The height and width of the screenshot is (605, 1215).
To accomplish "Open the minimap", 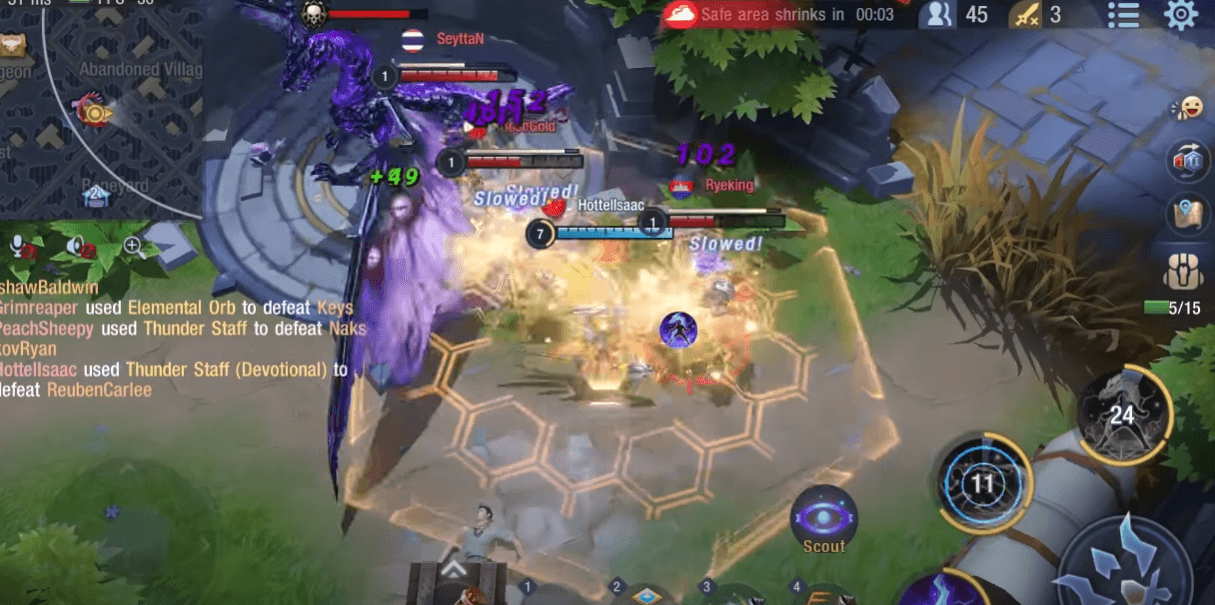I will [x=100, y=108].
